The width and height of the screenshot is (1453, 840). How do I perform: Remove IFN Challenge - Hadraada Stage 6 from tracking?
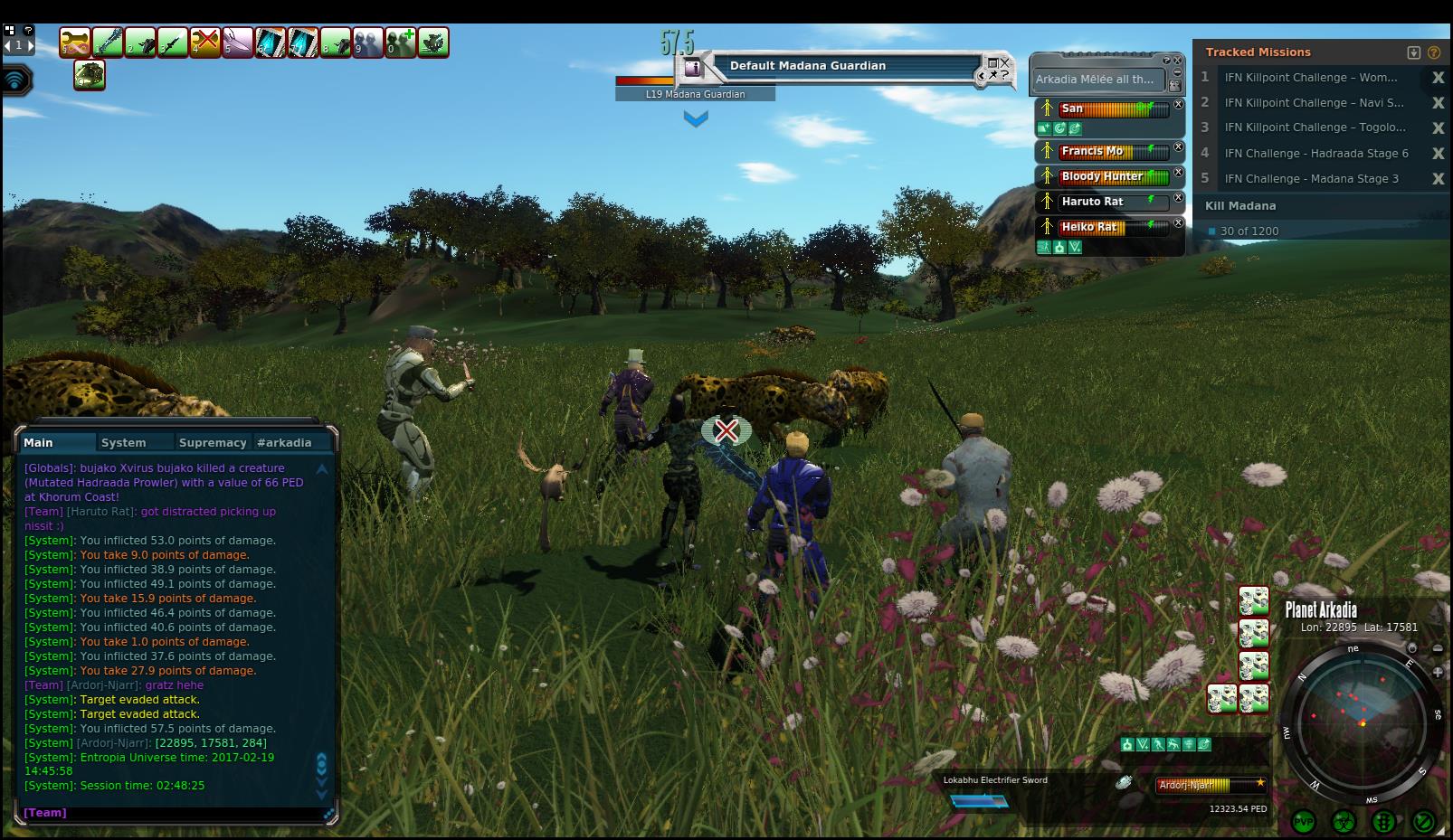[1438, 154]
